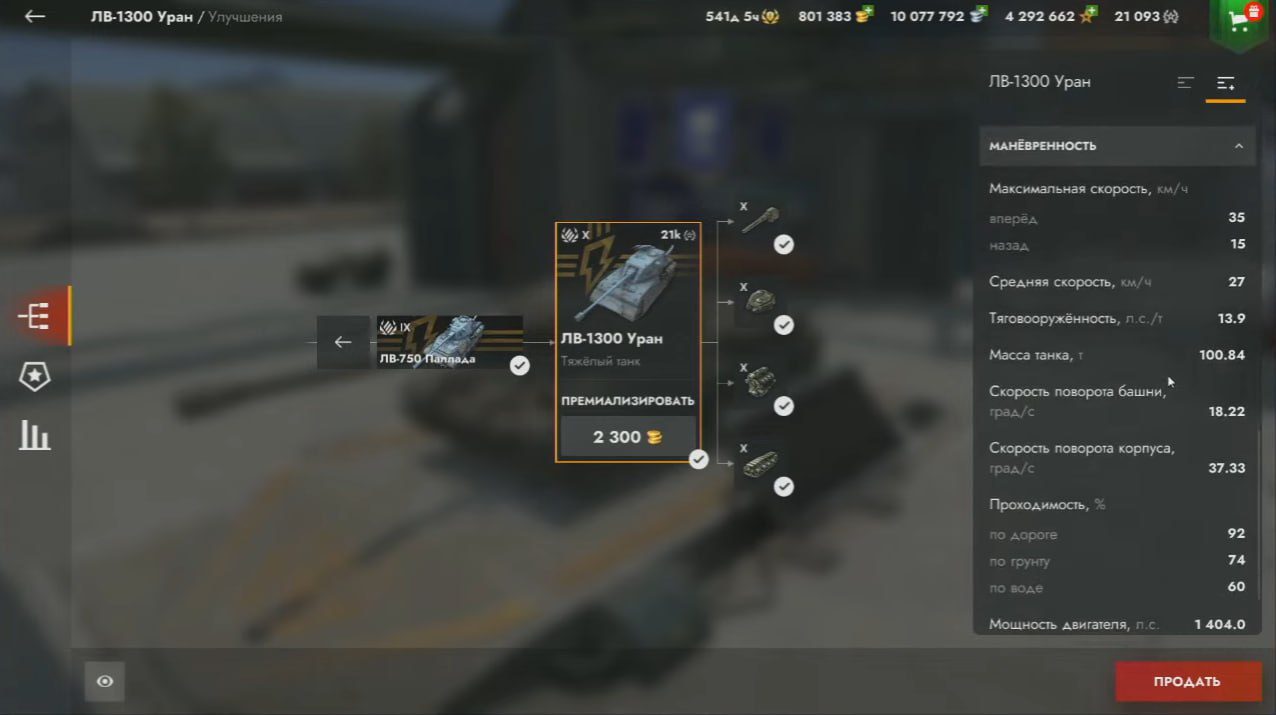
Task: Premialize the tank for 2 300 gold
Action: pyautogui.click(x=627, y=437)
